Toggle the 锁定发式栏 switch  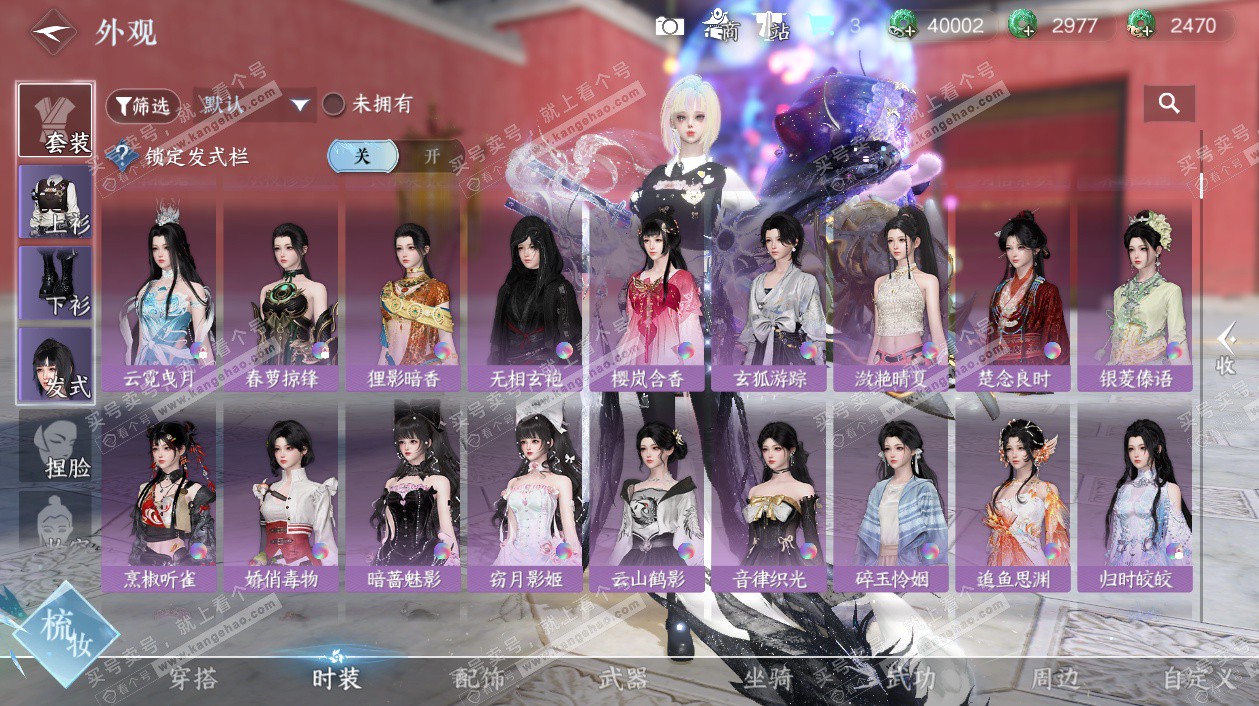pos(395,156)
